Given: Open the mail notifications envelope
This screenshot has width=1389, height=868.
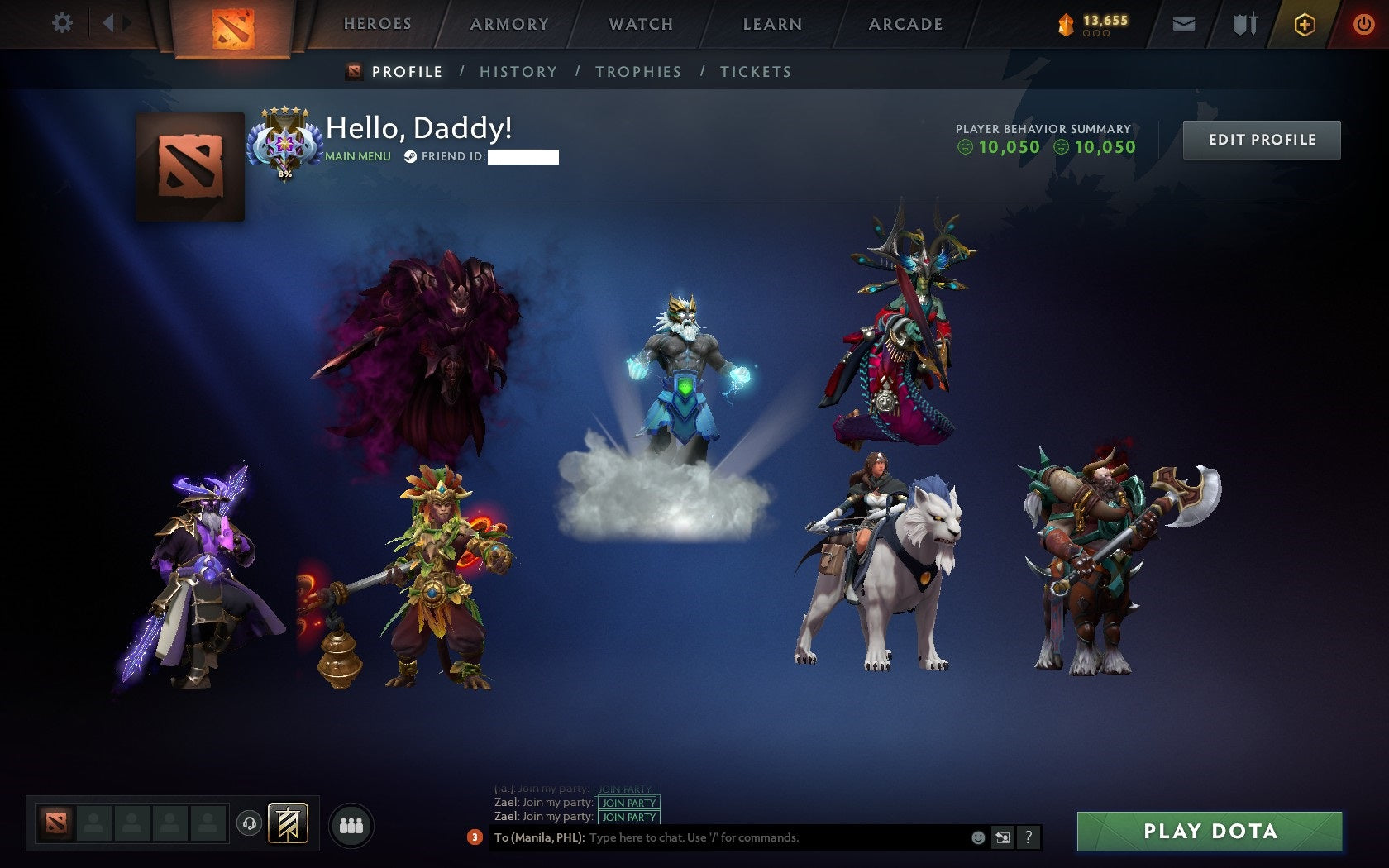Looking at the screenshot, I should [1186, 24].
